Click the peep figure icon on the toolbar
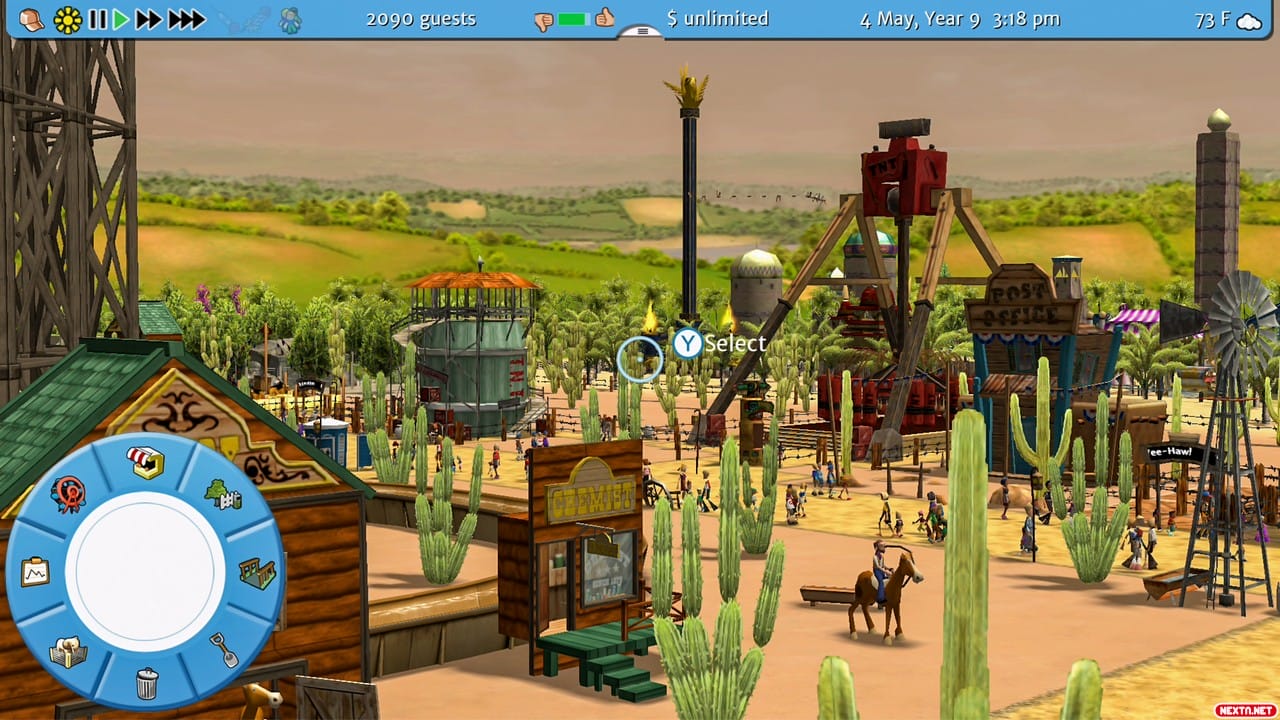 (289, 18)
